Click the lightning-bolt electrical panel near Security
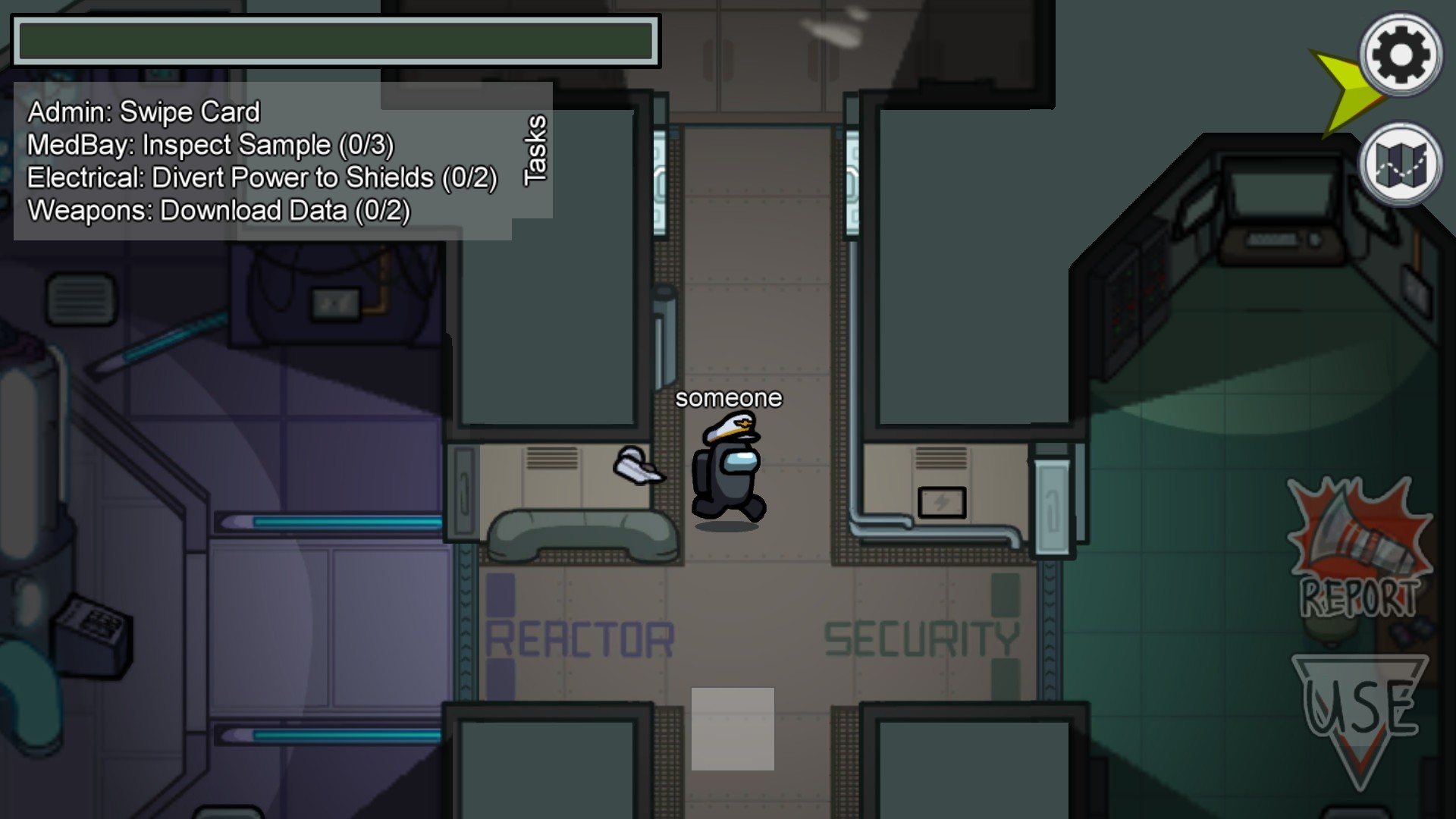The image size is (1456, 819). coord(942,502)
